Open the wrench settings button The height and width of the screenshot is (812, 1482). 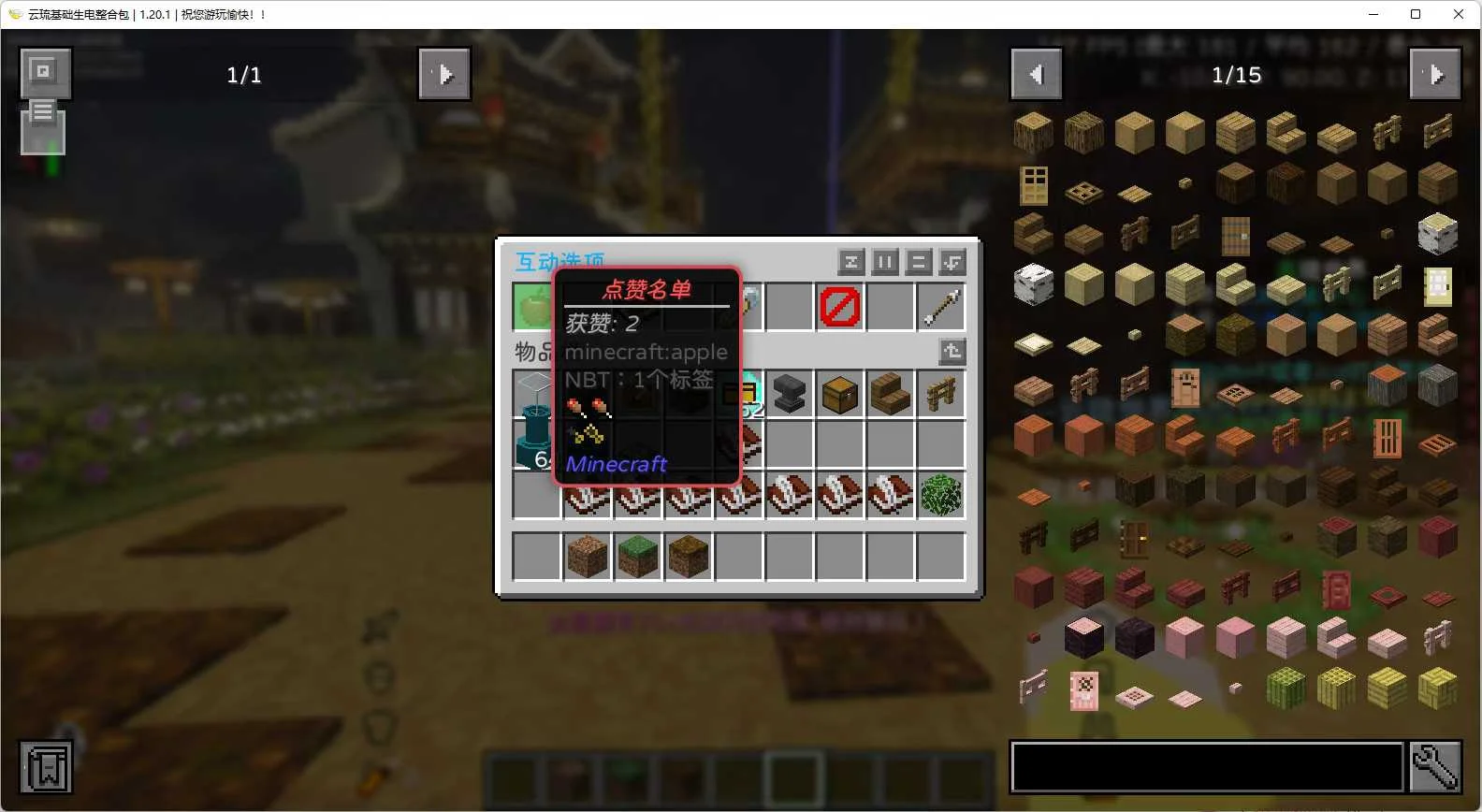point(1435,767)
